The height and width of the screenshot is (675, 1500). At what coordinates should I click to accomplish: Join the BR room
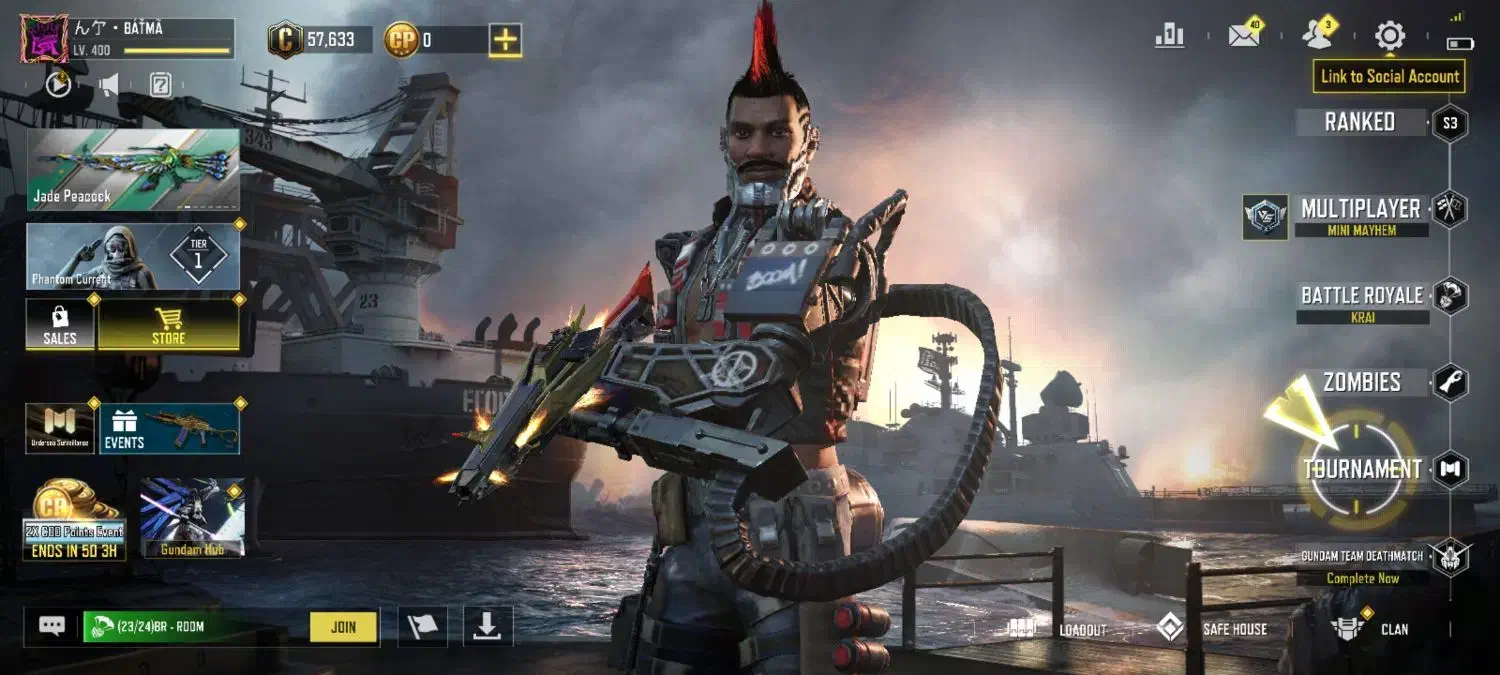click(x=343, y=627)
